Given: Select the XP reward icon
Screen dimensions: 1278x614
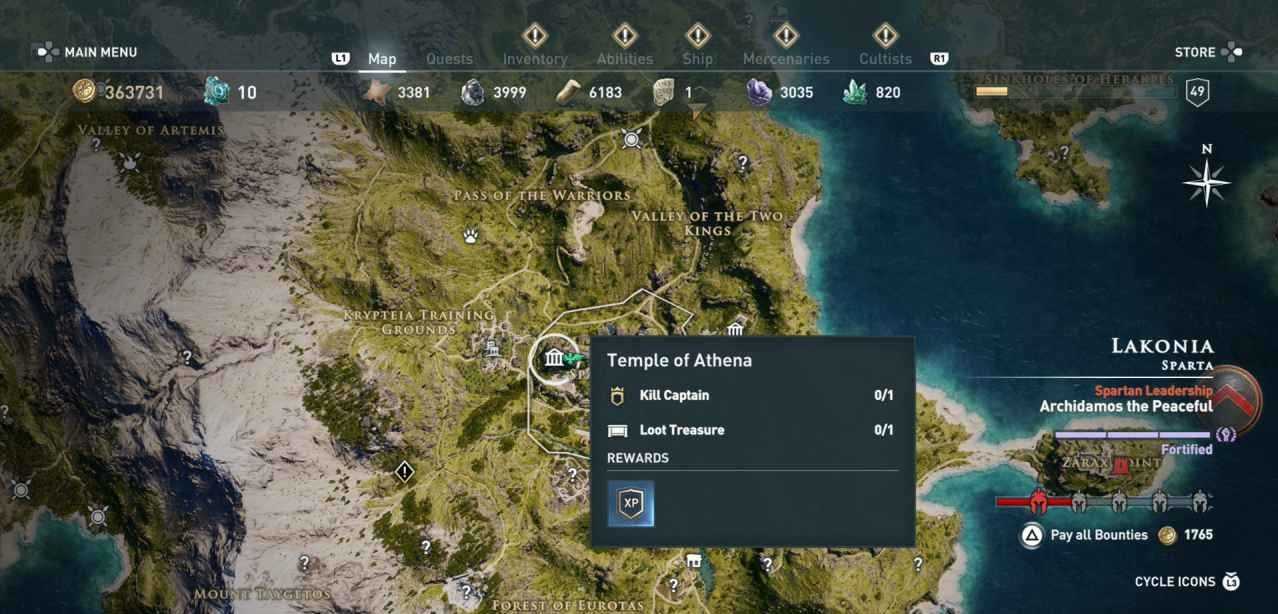Looking at the screenshot, I should (631, 503).
